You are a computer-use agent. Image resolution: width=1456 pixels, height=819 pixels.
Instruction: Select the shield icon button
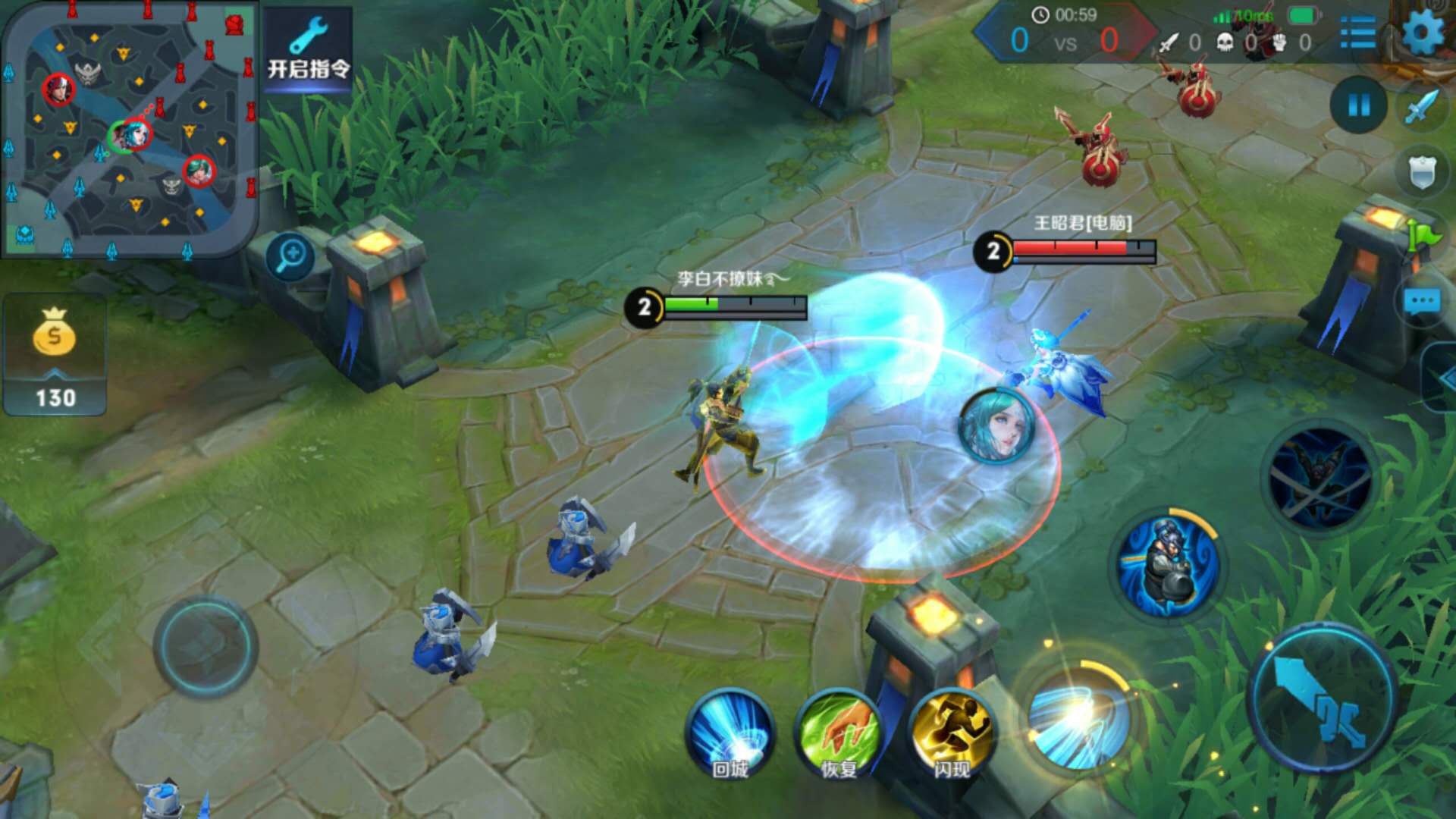(1423, 172)
